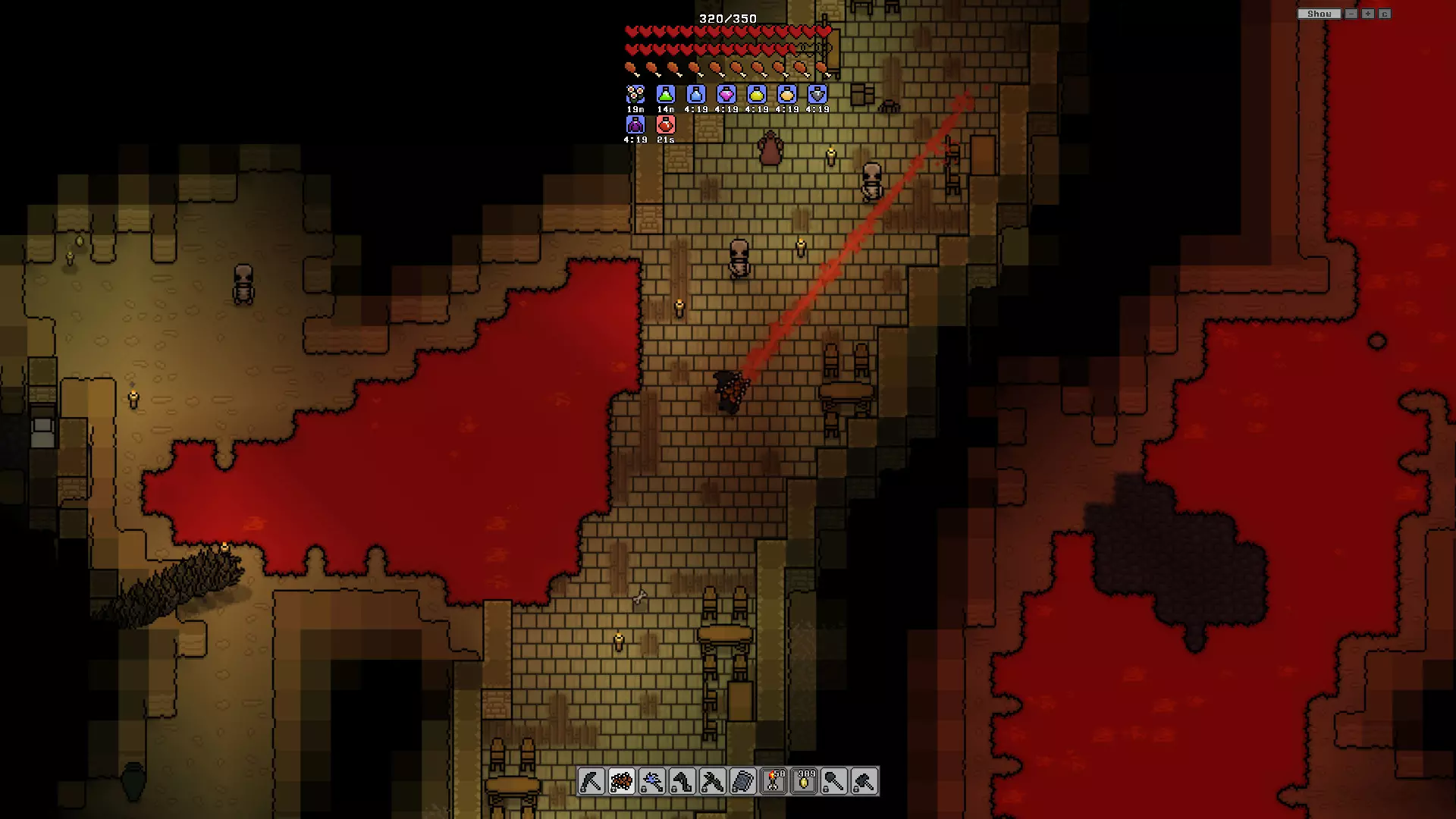
Task: Click the small C minimap button
Action: coord(1385,14)
